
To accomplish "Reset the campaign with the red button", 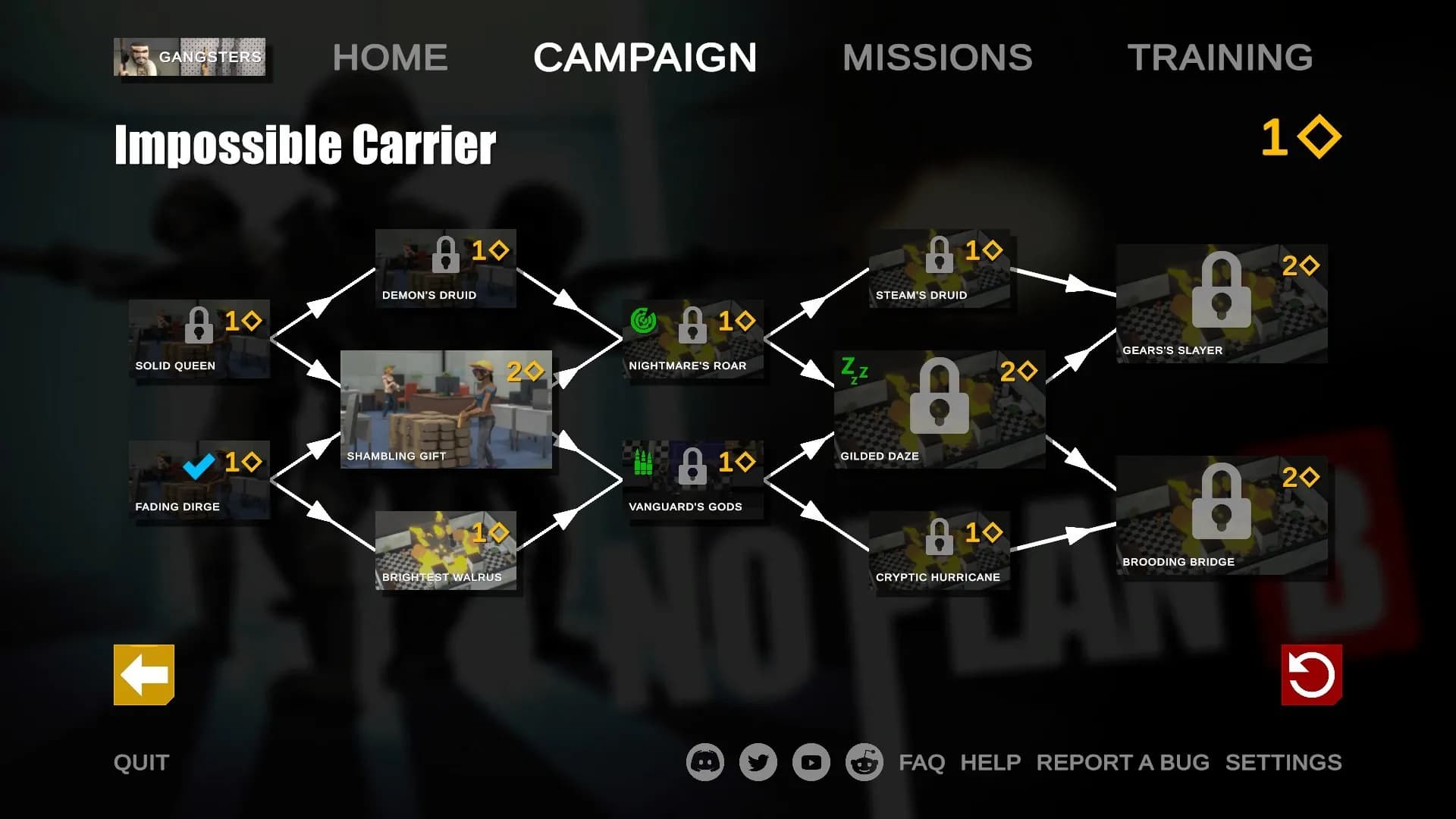I will [1311, 675].
